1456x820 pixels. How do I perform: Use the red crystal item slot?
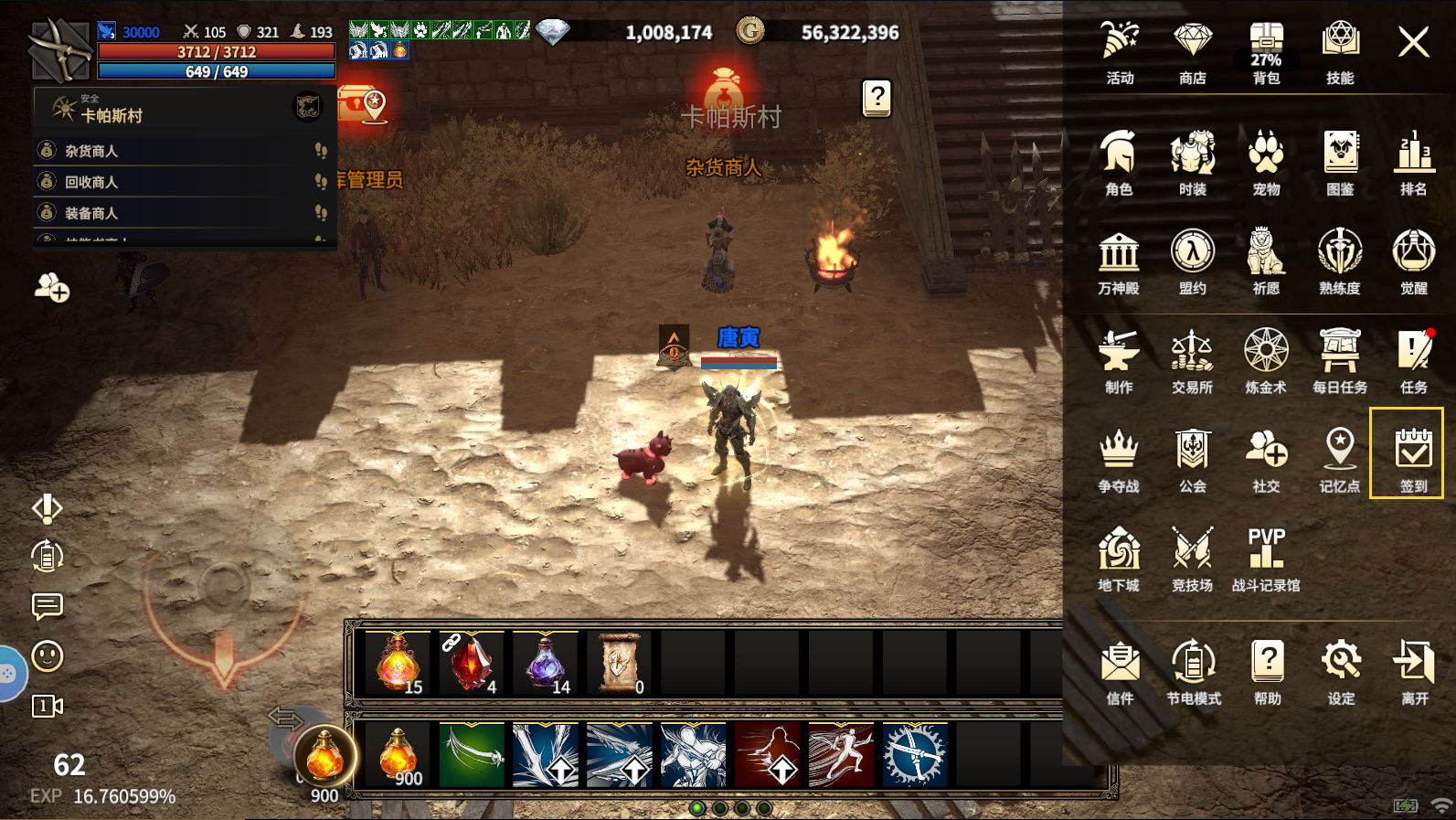click(472, 662)
